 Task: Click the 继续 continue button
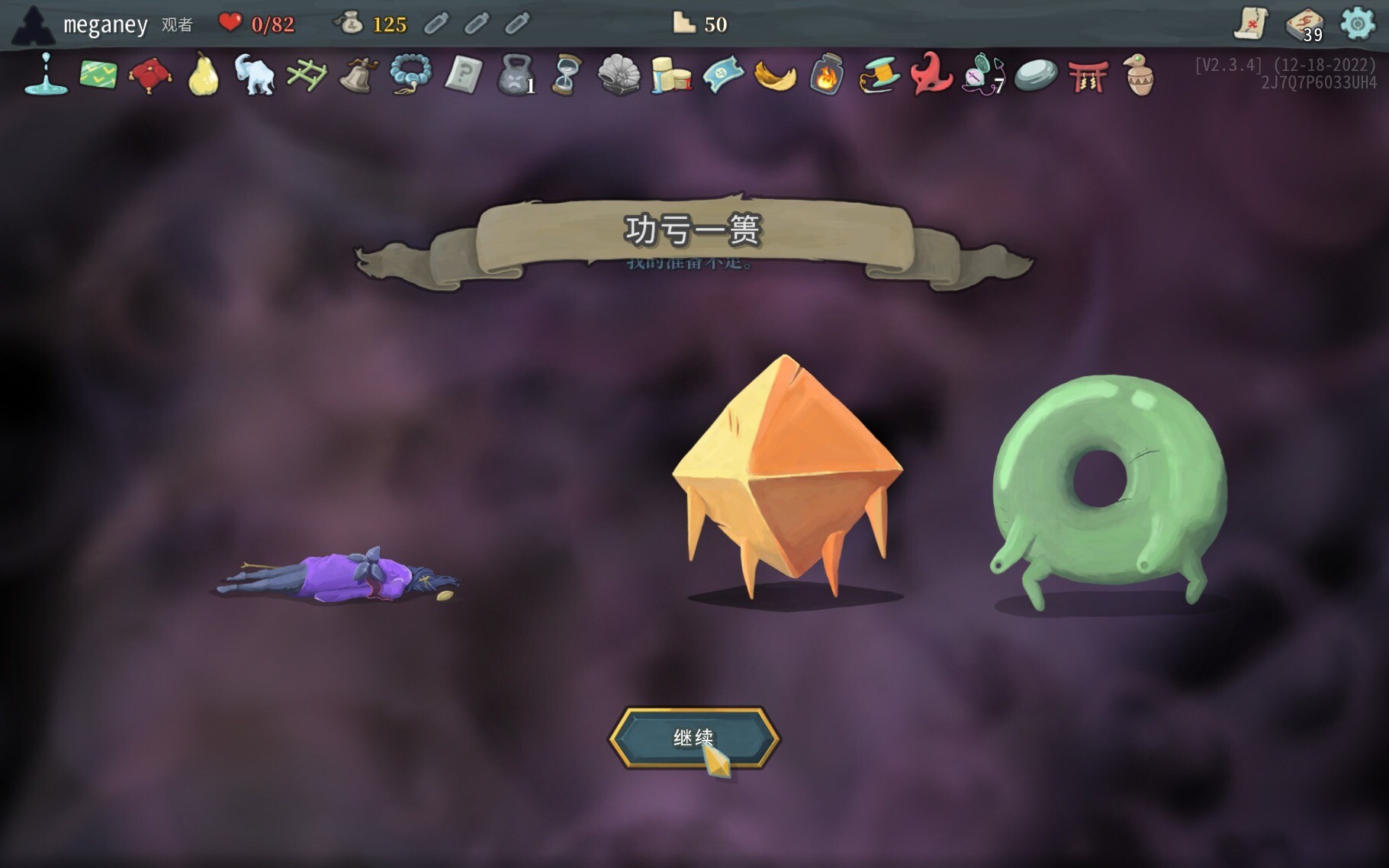point(693,738)
